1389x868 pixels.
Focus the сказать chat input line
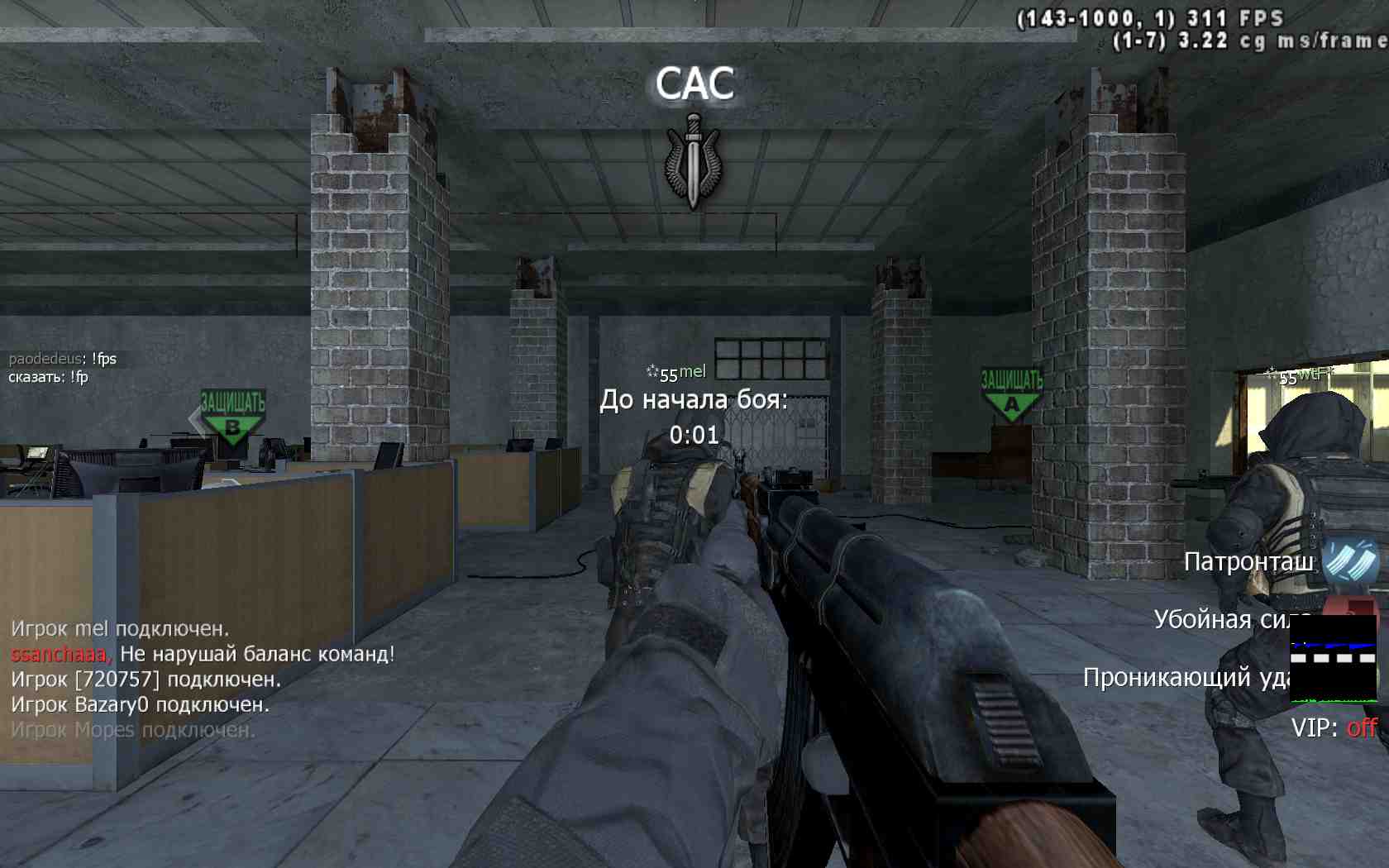[48, 378]
